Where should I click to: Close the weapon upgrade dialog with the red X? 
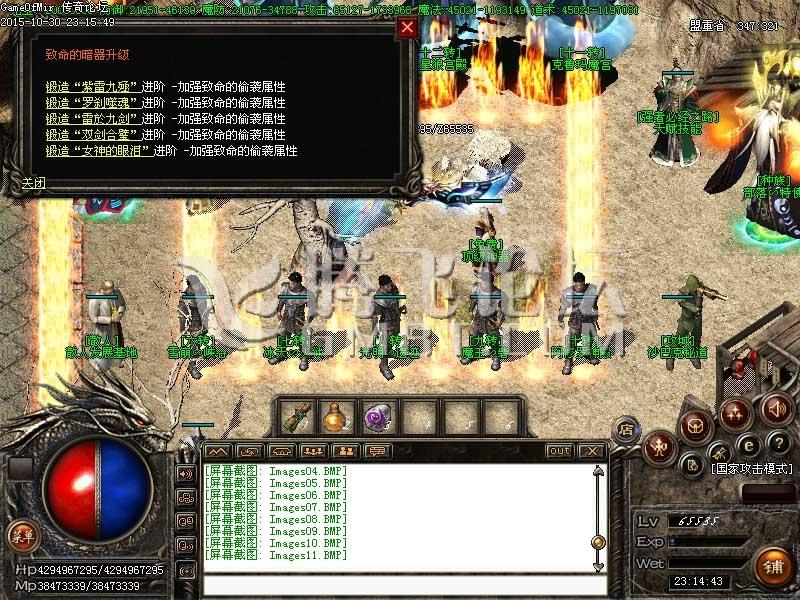click(x=407, y=28)
